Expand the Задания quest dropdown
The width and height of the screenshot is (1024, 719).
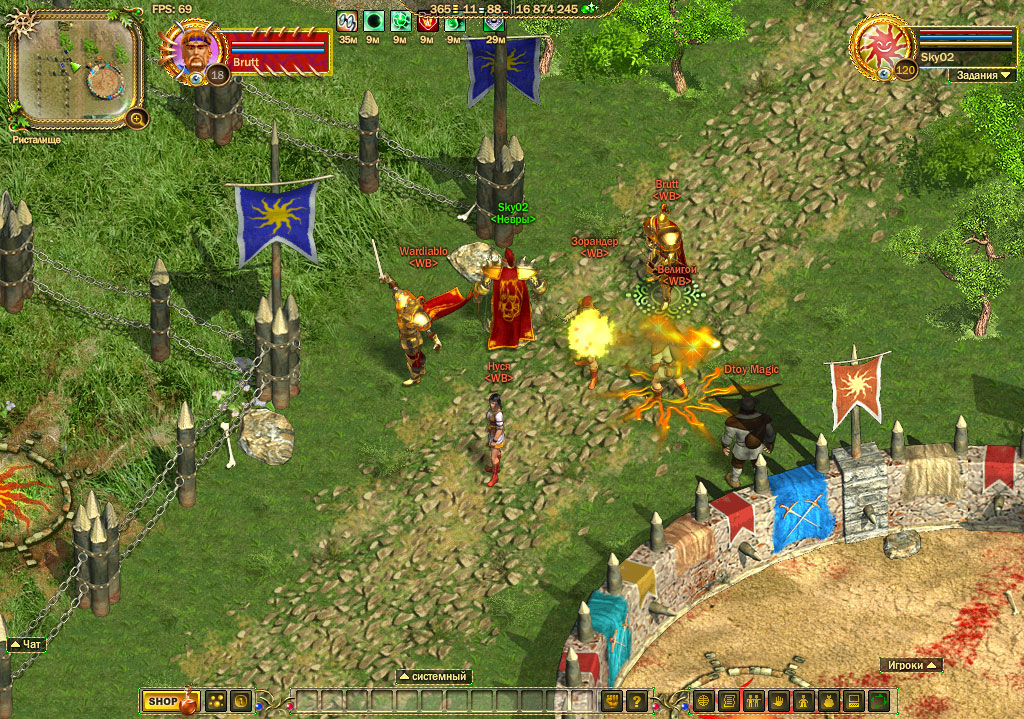point(987,75)
